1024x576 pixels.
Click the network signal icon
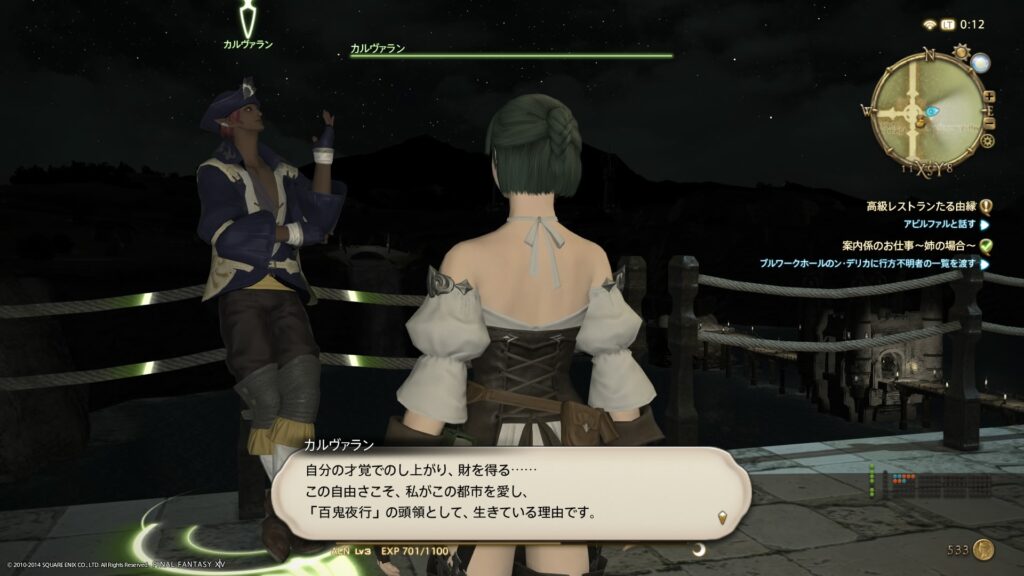pyautogui.click(x=929, y=24)
